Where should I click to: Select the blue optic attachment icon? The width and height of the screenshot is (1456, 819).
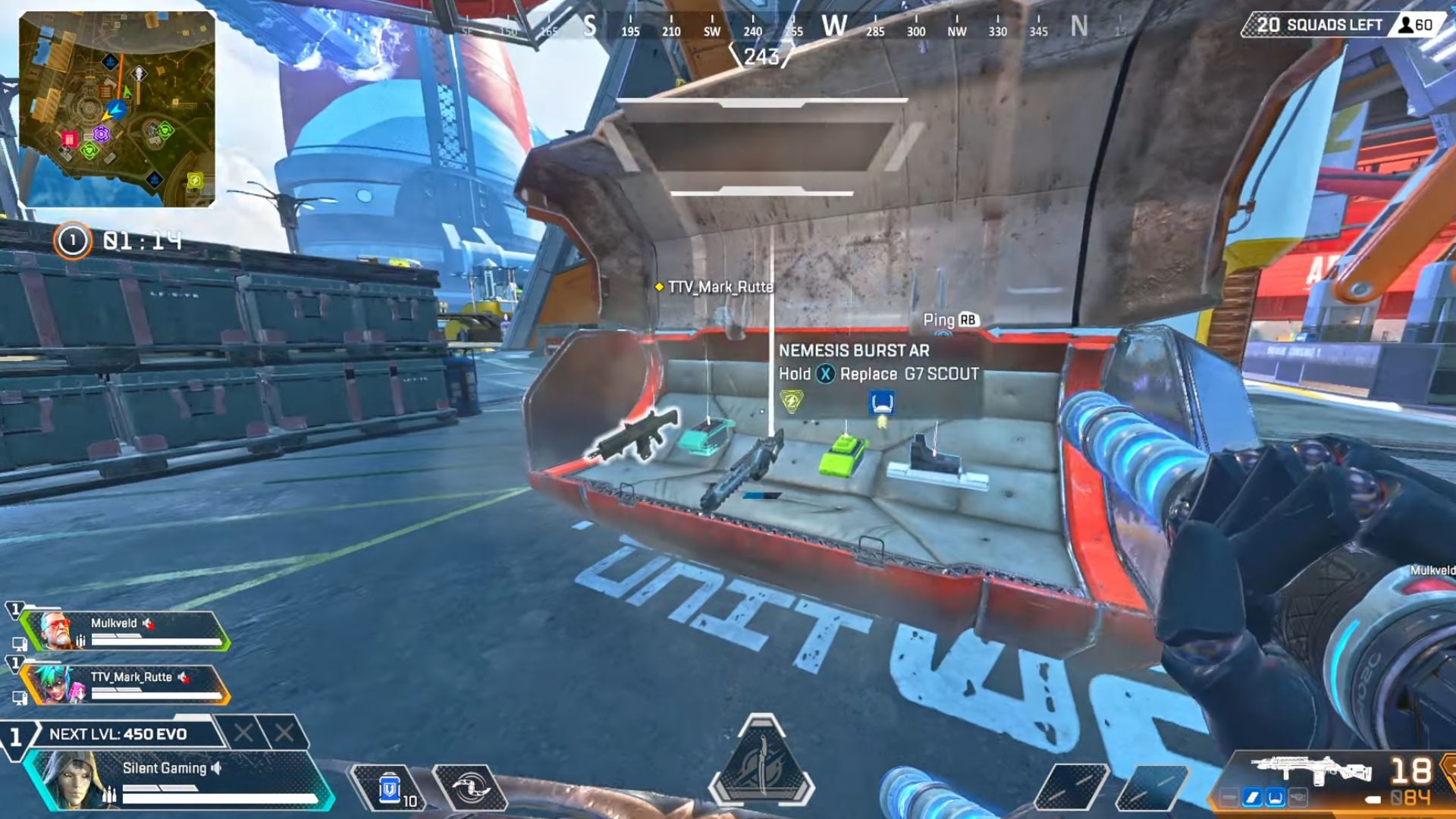(1252, 798)
